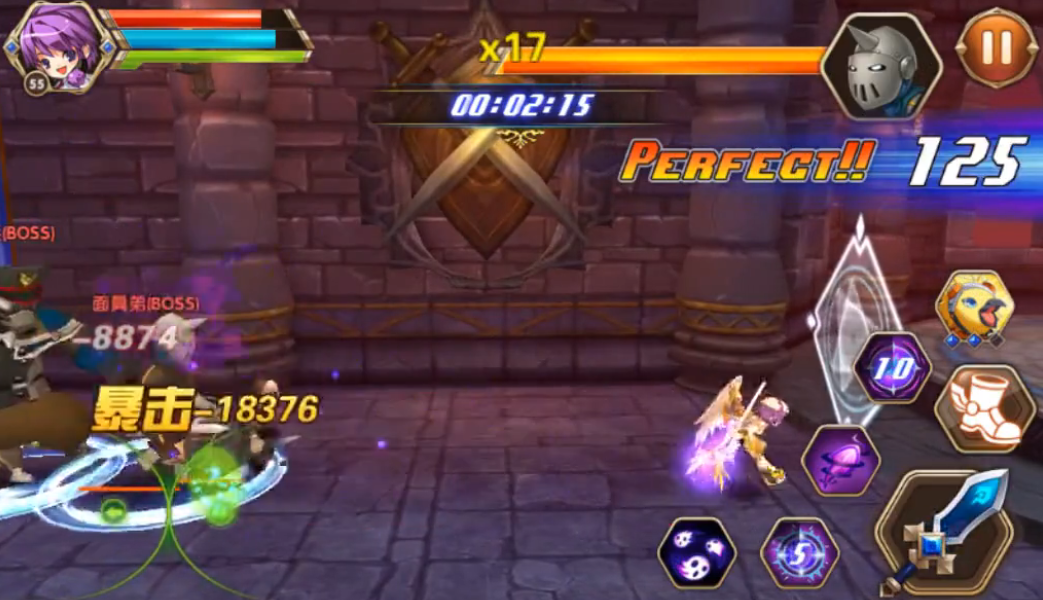This screenshot has width=1043, height=600.
Task: Tap the purple-haired player portrait
Action: click(54, 47)
